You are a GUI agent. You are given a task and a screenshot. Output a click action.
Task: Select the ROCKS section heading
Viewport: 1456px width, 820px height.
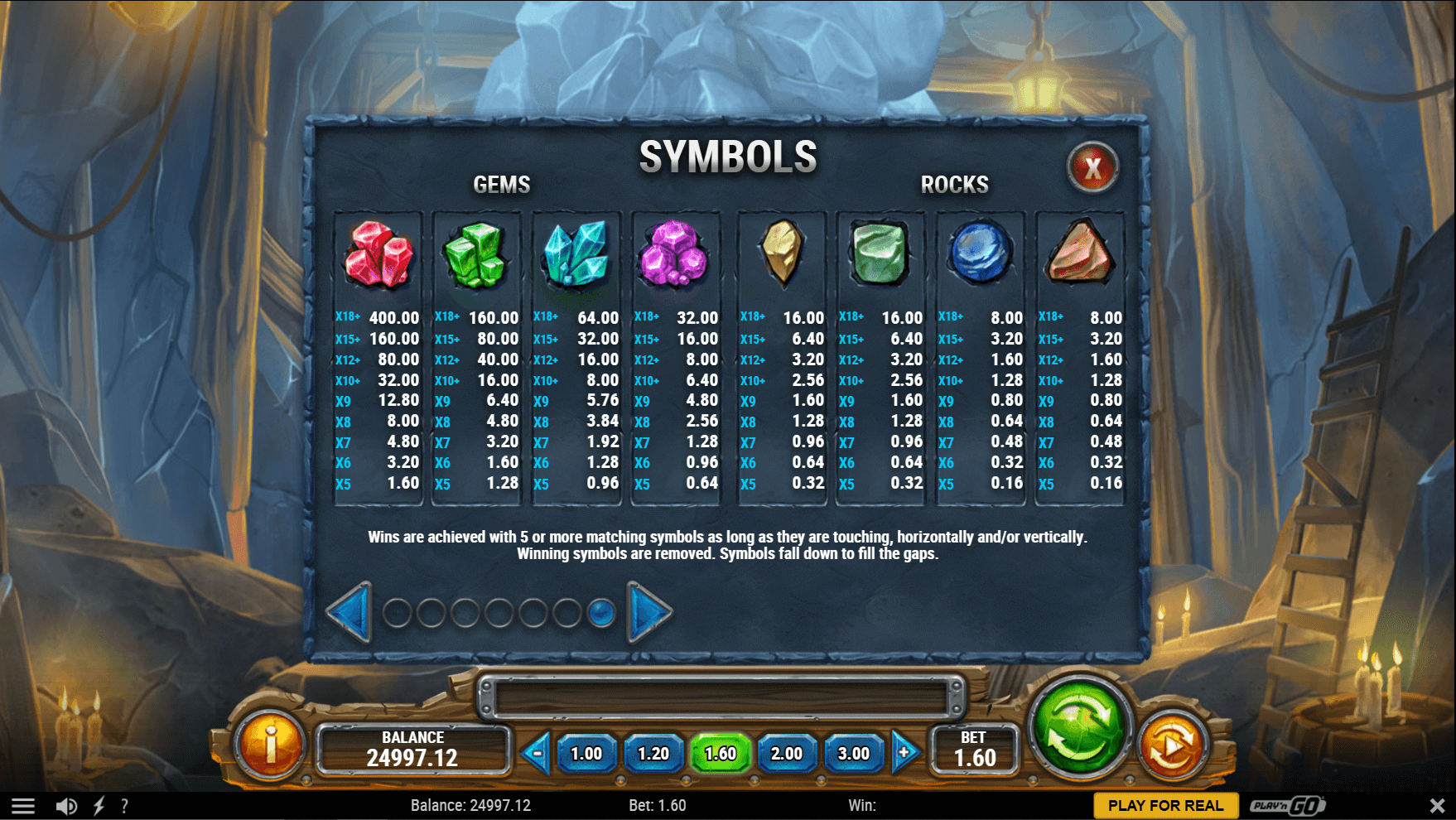(x=954, y=185)
